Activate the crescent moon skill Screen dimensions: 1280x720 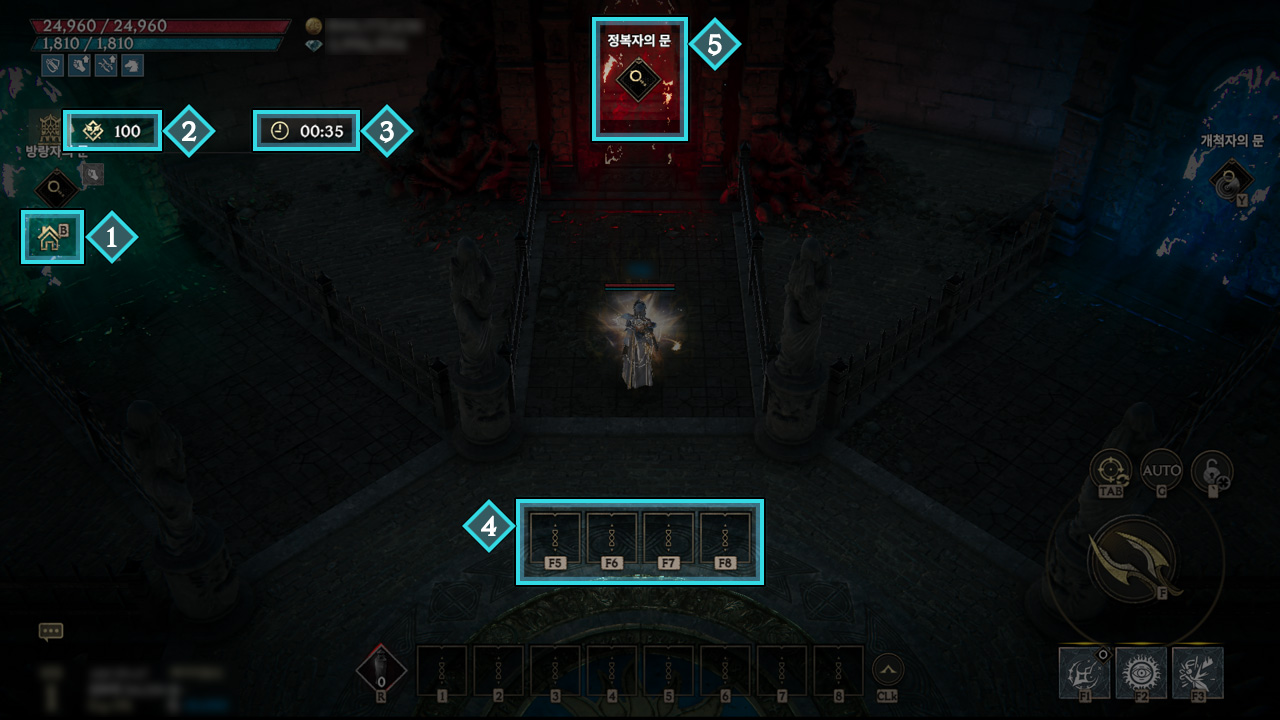1084,672
